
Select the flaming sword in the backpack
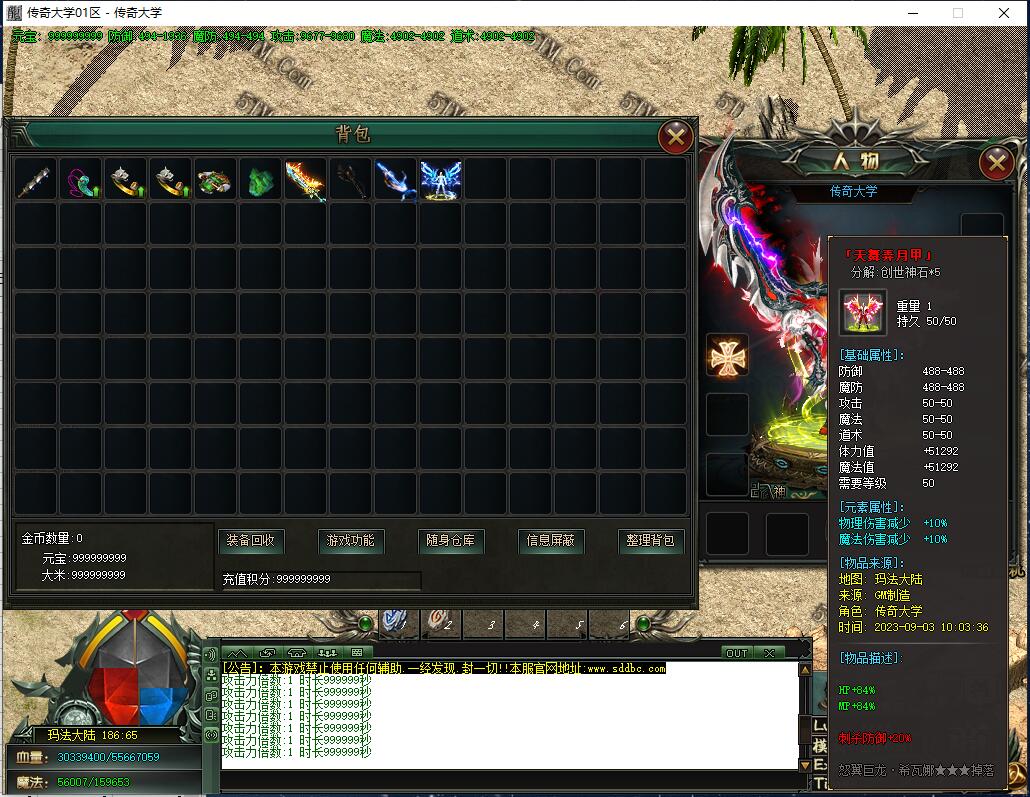[x=305, y=180]
